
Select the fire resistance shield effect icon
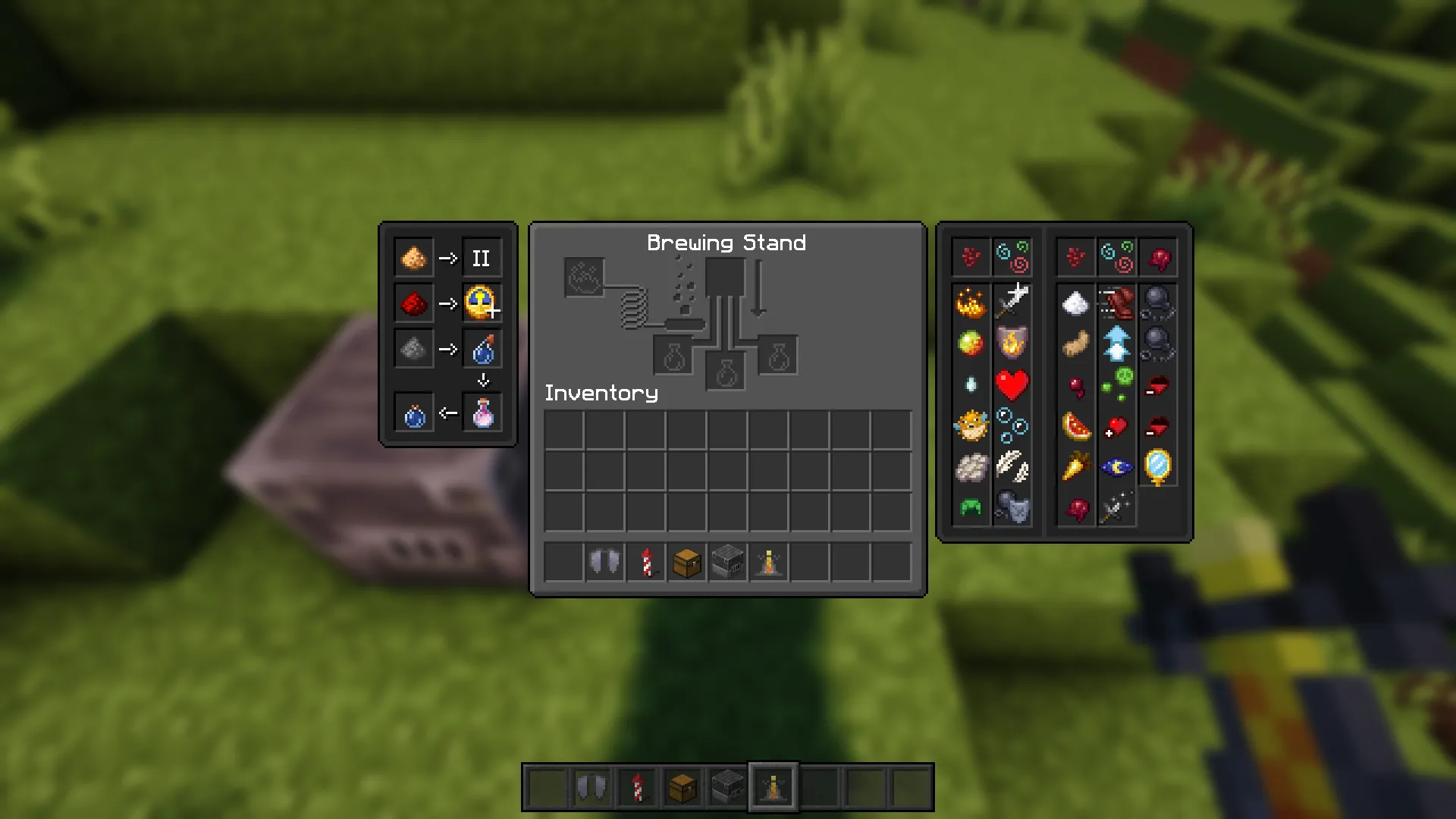tap(1012, 344)
